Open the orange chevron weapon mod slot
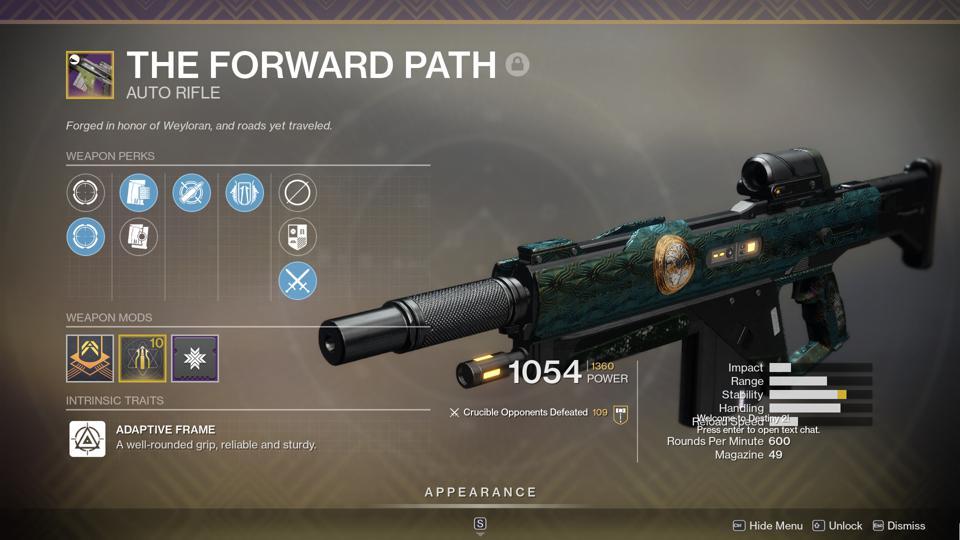 pos(90,358)
